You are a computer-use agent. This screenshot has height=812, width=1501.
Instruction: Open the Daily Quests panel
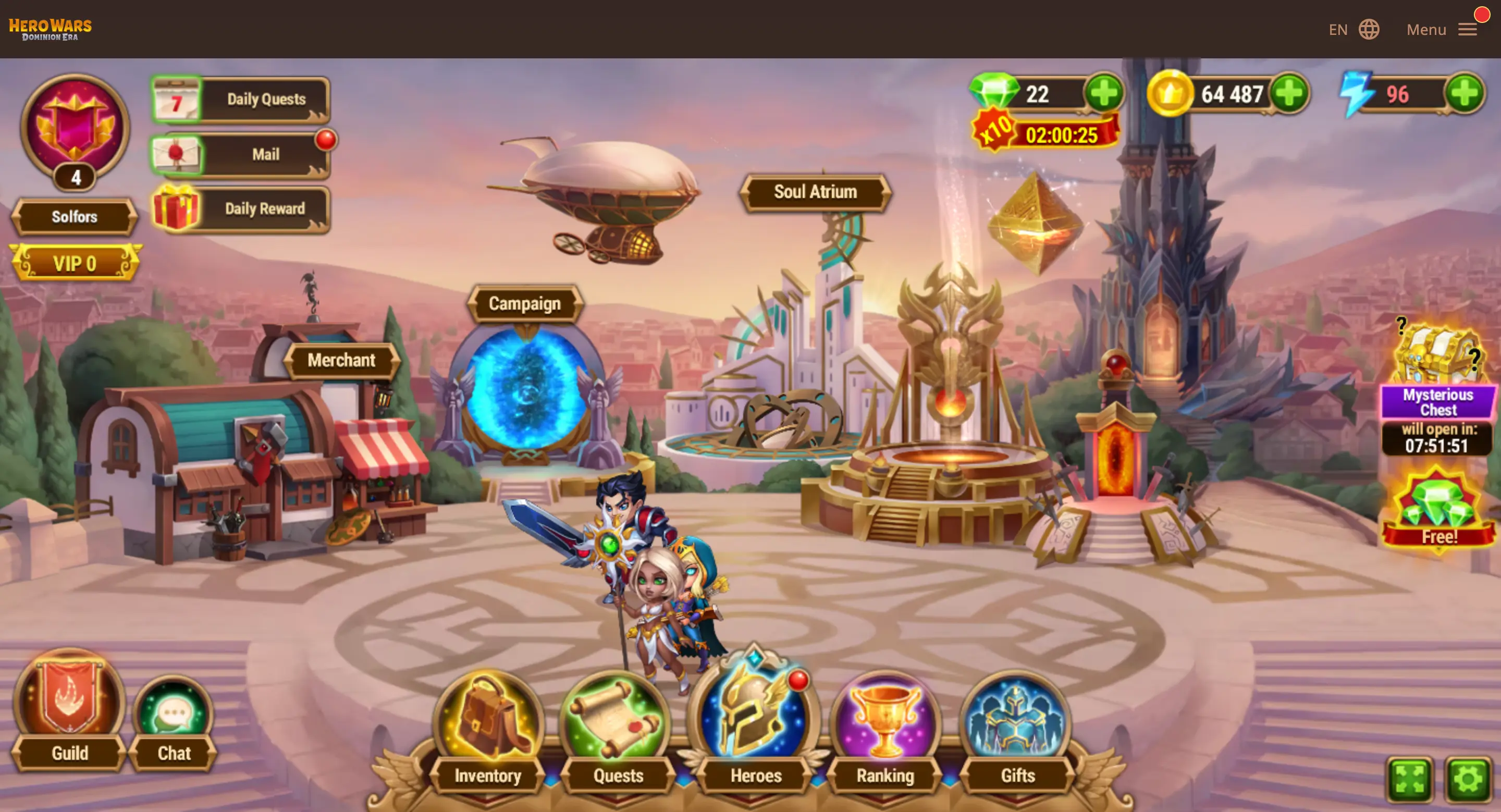(x=241, y=100)
